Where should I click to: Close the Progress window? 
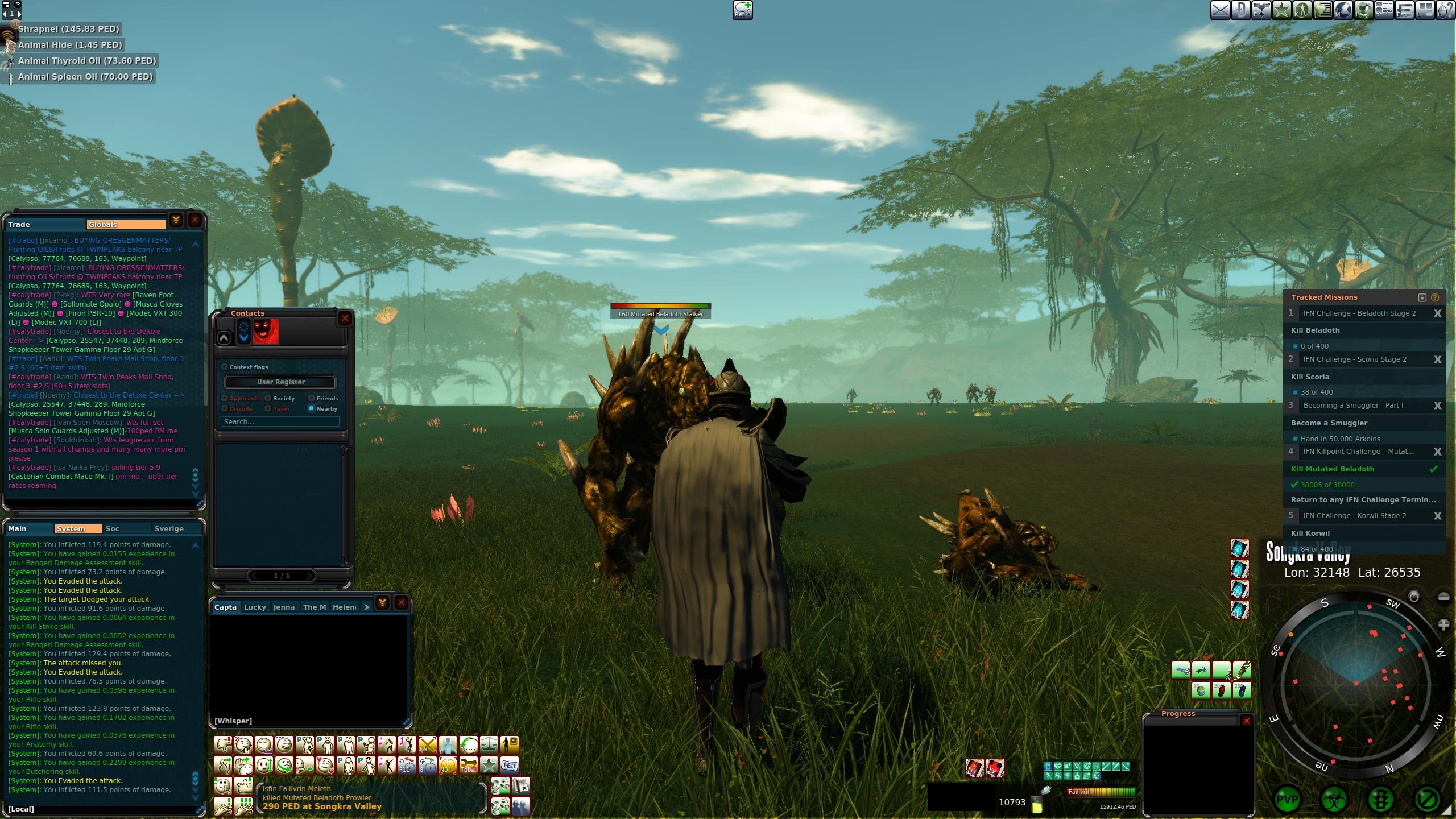click(1247, 721)
